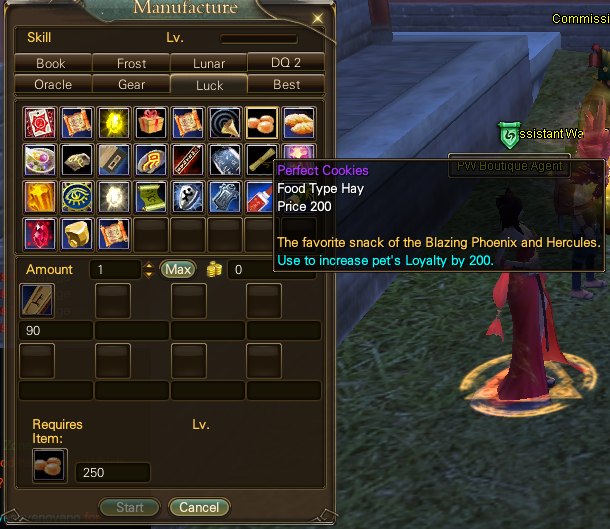
Task: Close the Manufacture window
Action: point(318,17)
